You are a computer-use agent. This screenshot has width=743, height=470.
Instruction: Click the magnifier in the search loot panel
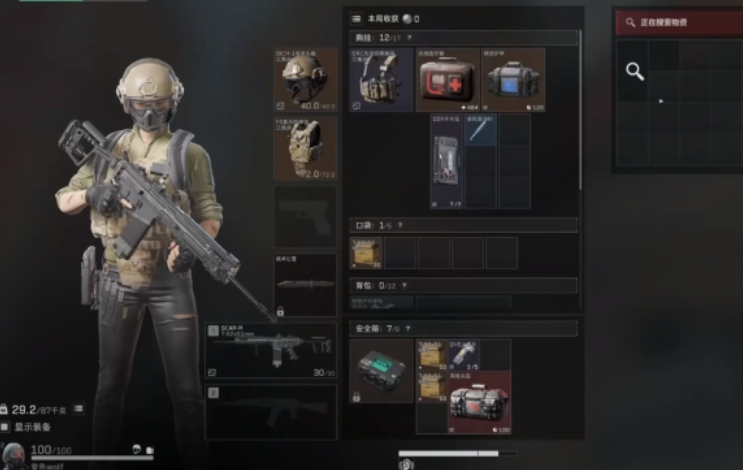pos(634,70)
